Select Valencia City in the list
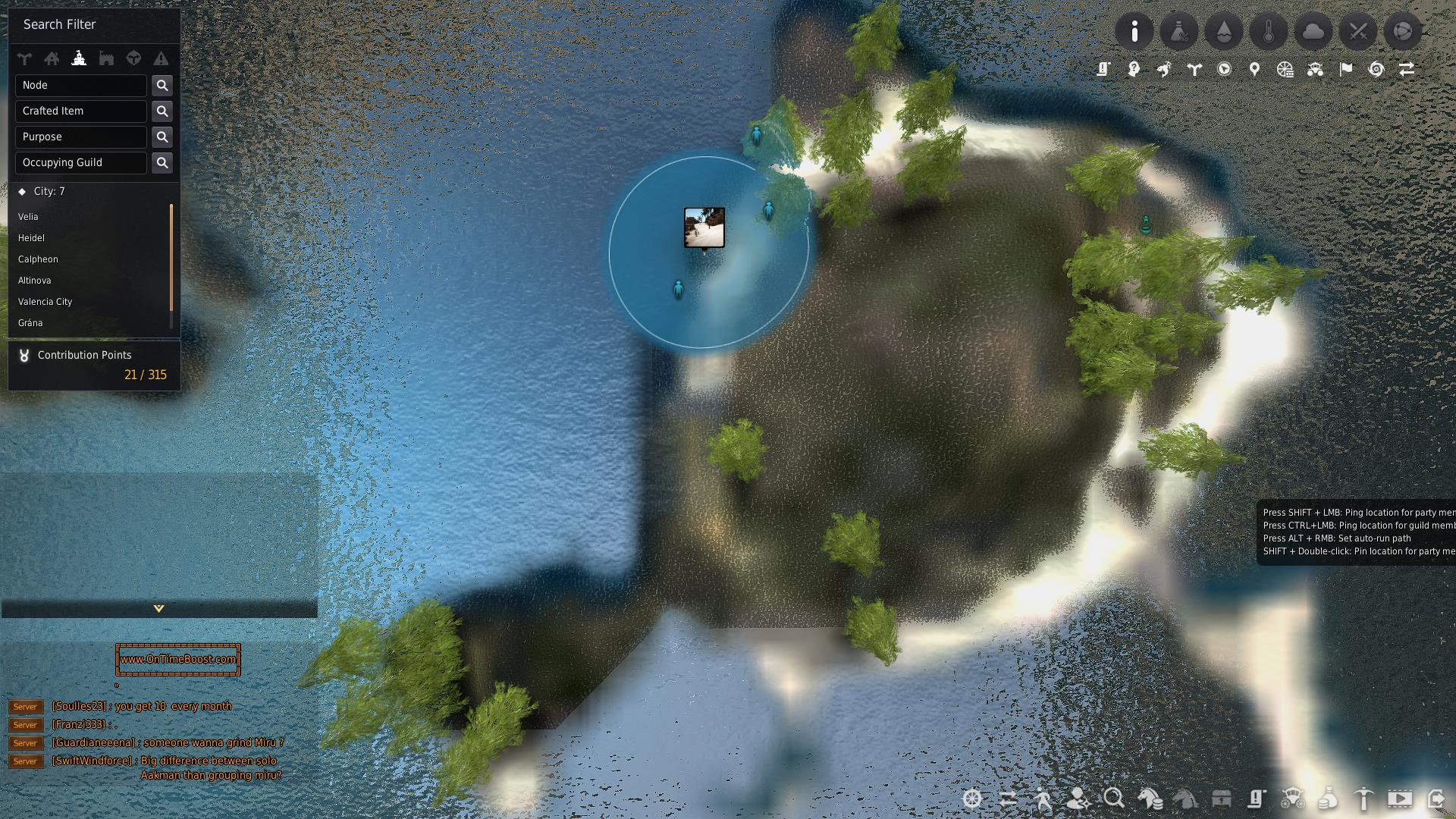 [x=45, y=302]
